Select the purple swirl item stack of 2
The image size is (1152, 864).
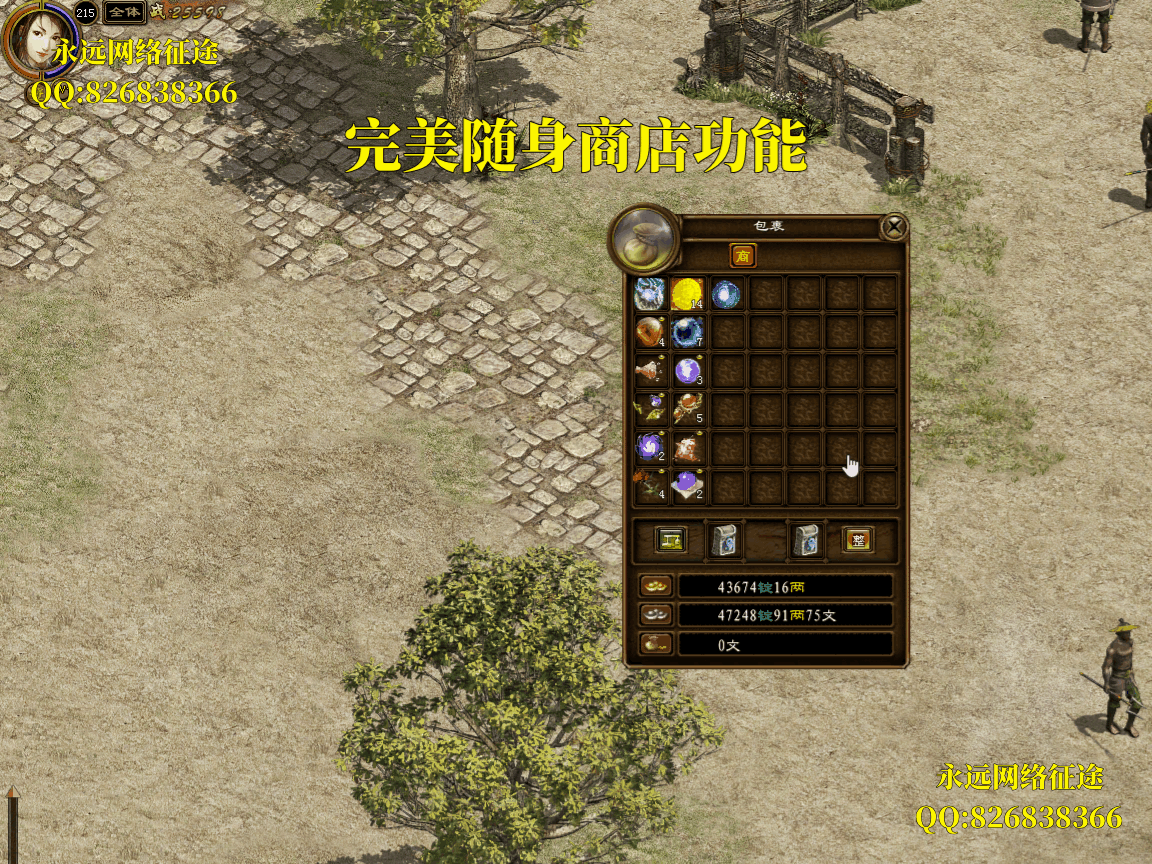coord(650,446)
